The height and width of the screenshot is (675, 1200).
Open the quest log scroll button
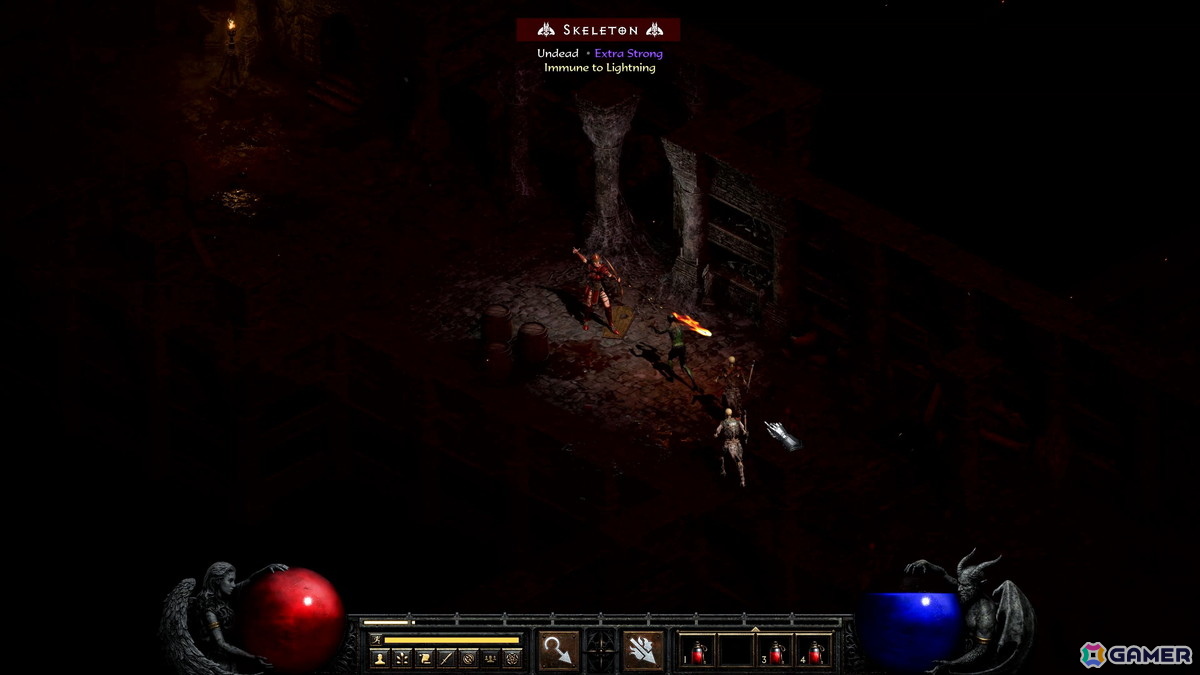pyautogui.click(x=424, y=657)
